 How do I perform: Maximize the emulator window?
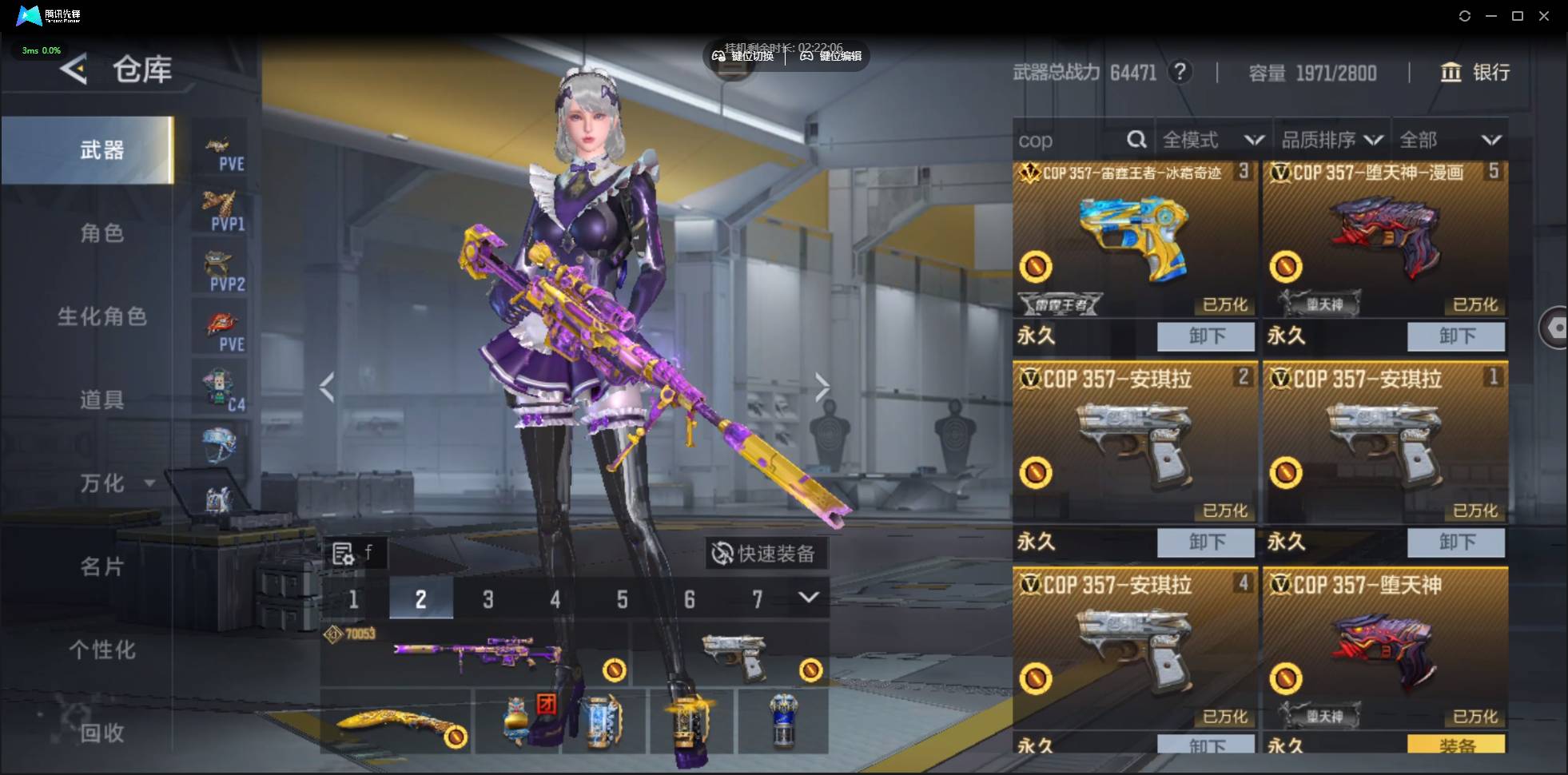click(1517, 16)
